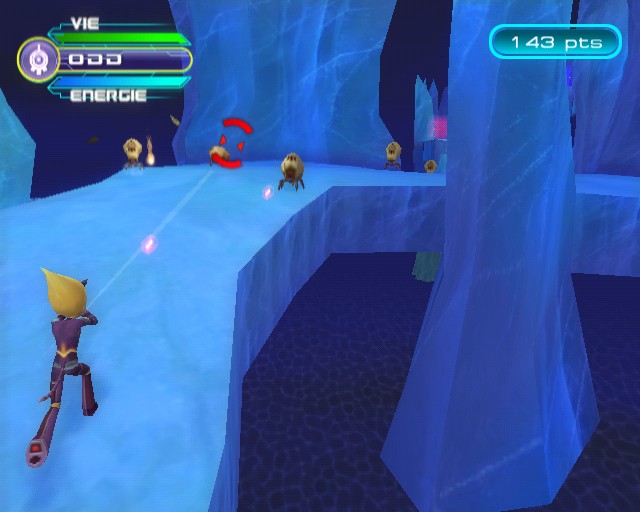This screenshot has width=640, height=512.
Task: Click Odd's purple character emblem icon
Action: (x=38, y=60)
